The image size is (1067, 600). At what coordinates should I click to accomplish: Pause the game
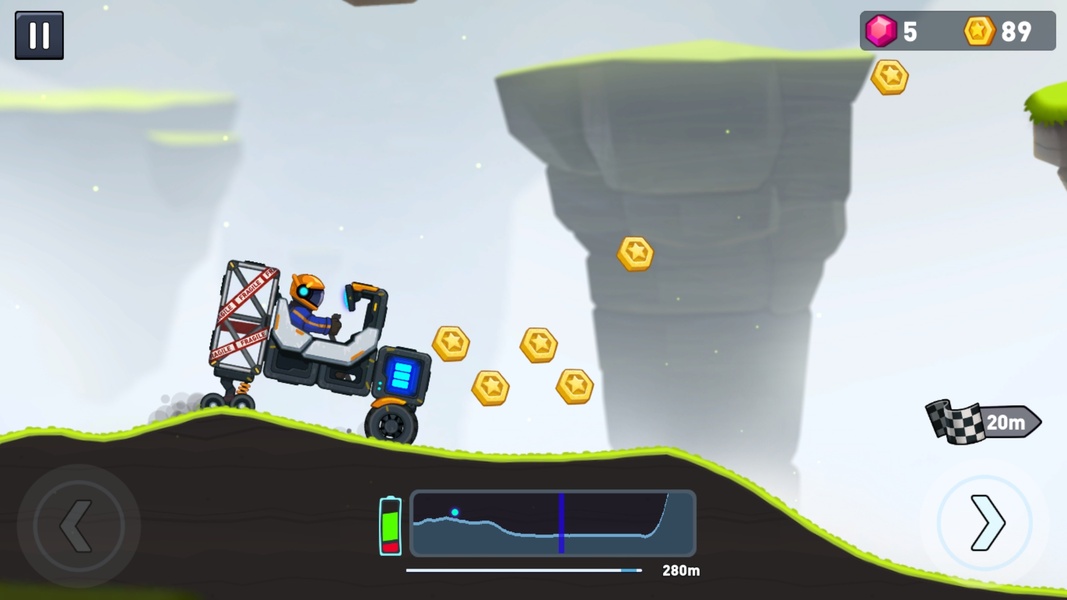(39, 36)
